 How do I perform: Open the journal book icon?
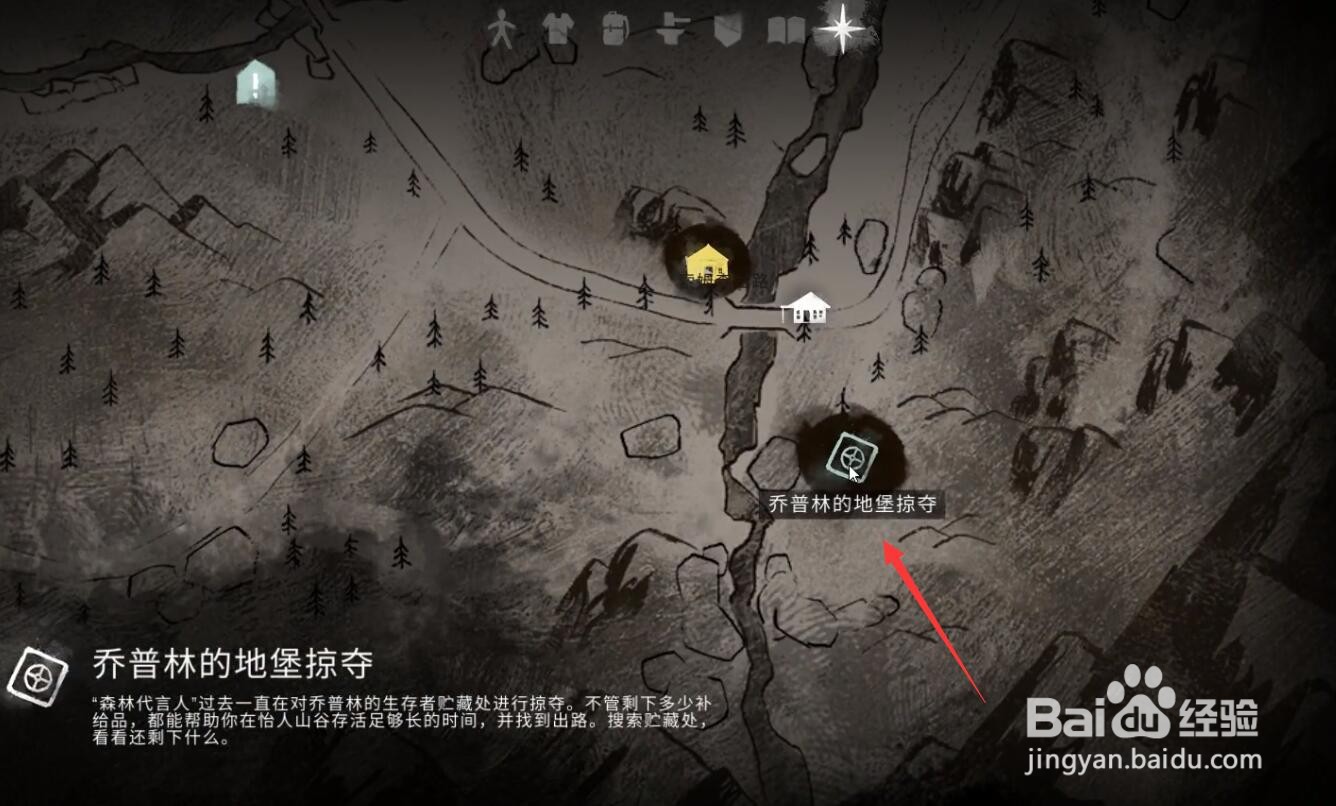point(785,28)
